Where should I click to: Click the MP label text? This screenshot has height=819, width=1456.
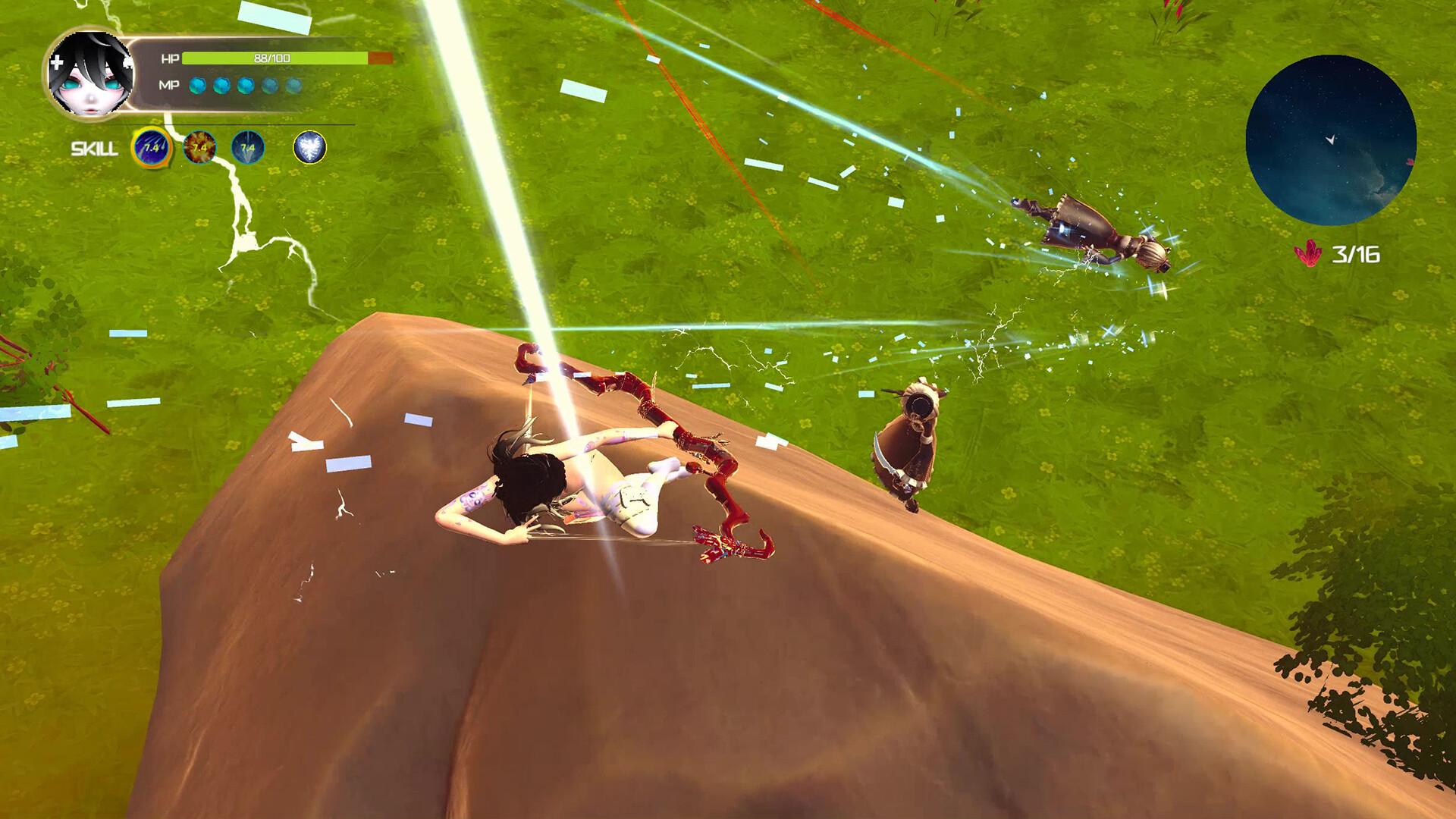pos(168,85)
